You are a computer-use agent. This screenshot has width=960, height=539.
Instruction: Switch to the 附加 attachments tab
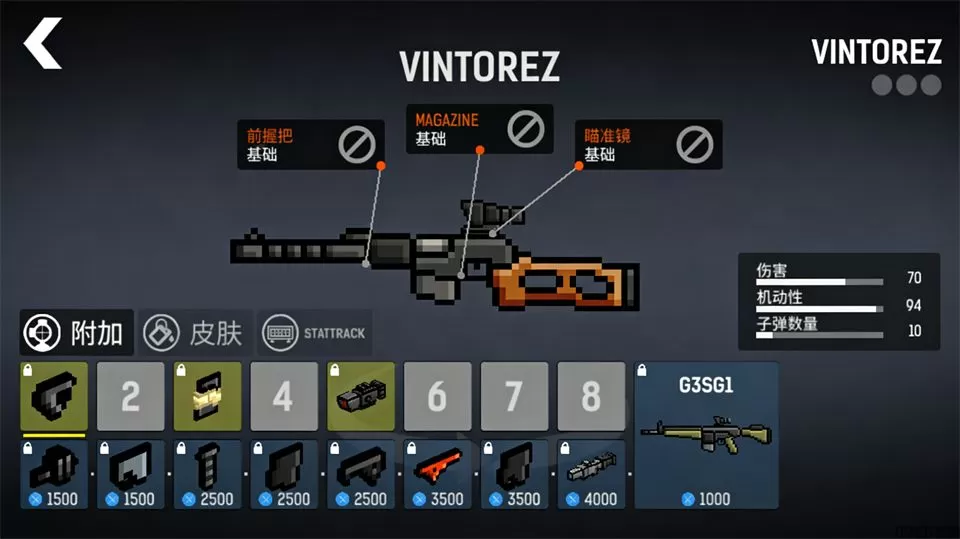(x=77, y=332)
